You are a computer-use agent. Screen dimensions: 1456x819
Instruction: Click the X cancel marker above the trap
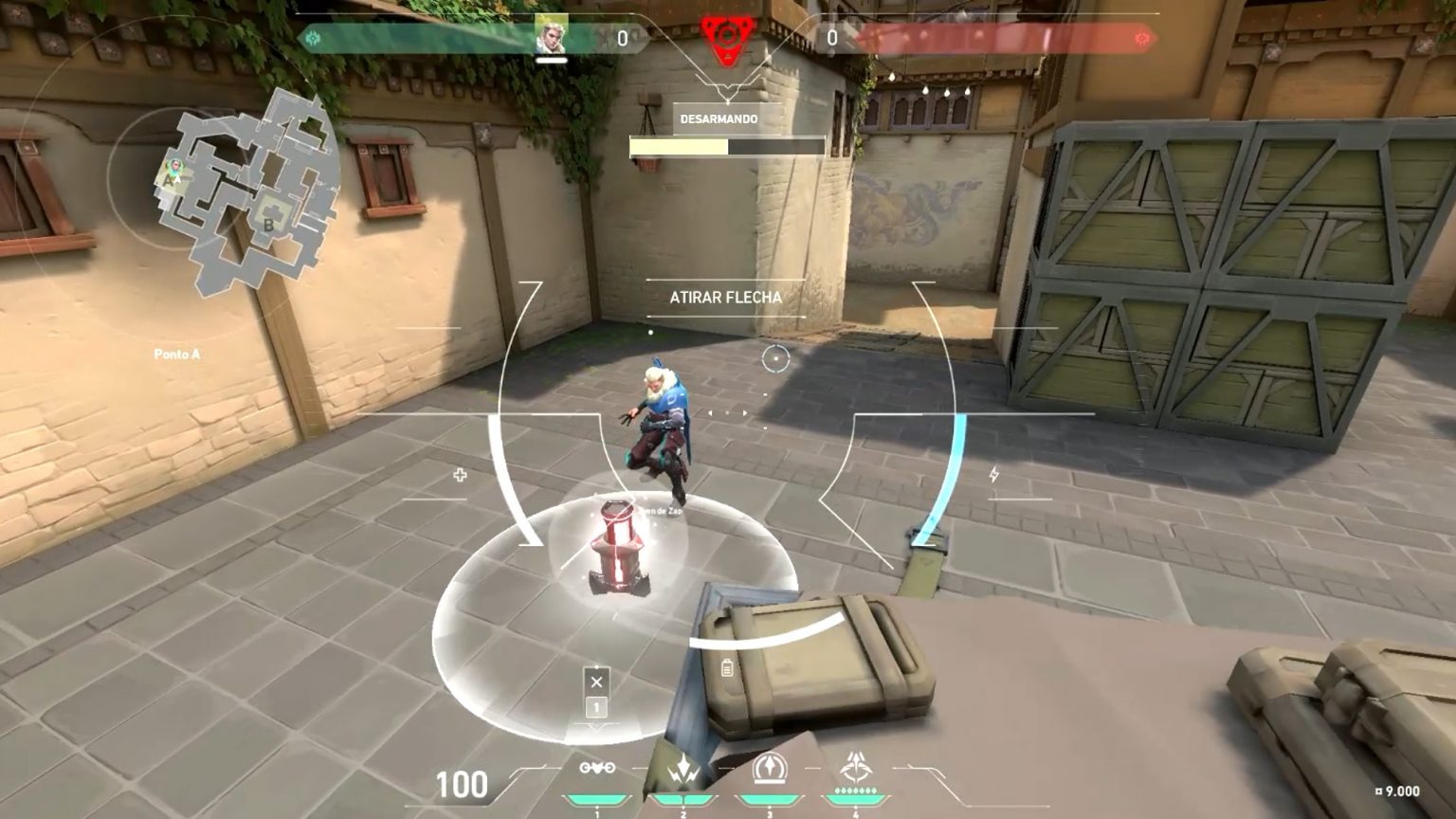[x=595, y=681]
